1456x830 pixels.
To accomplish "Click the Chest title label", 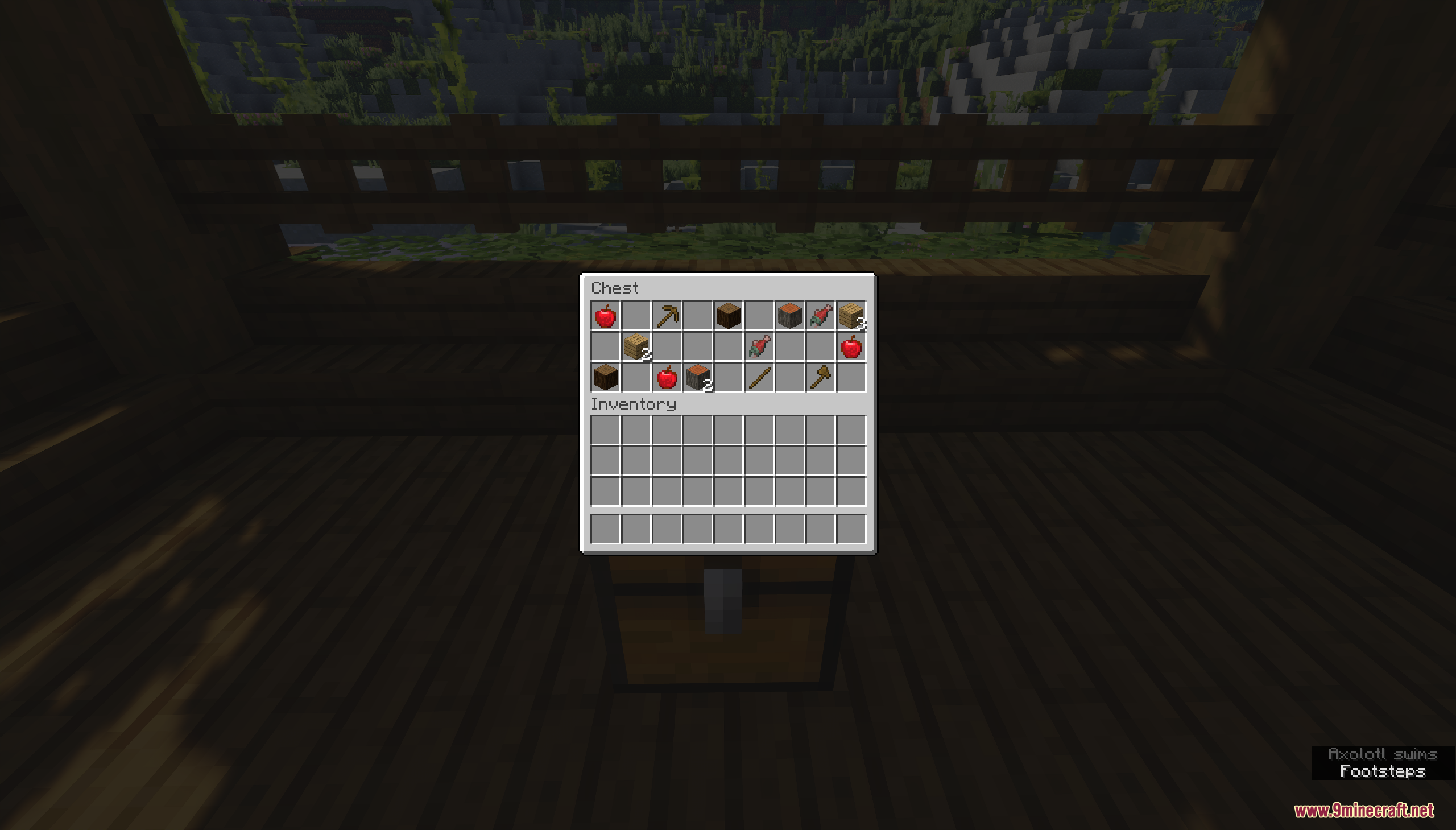I will (614, 288).
